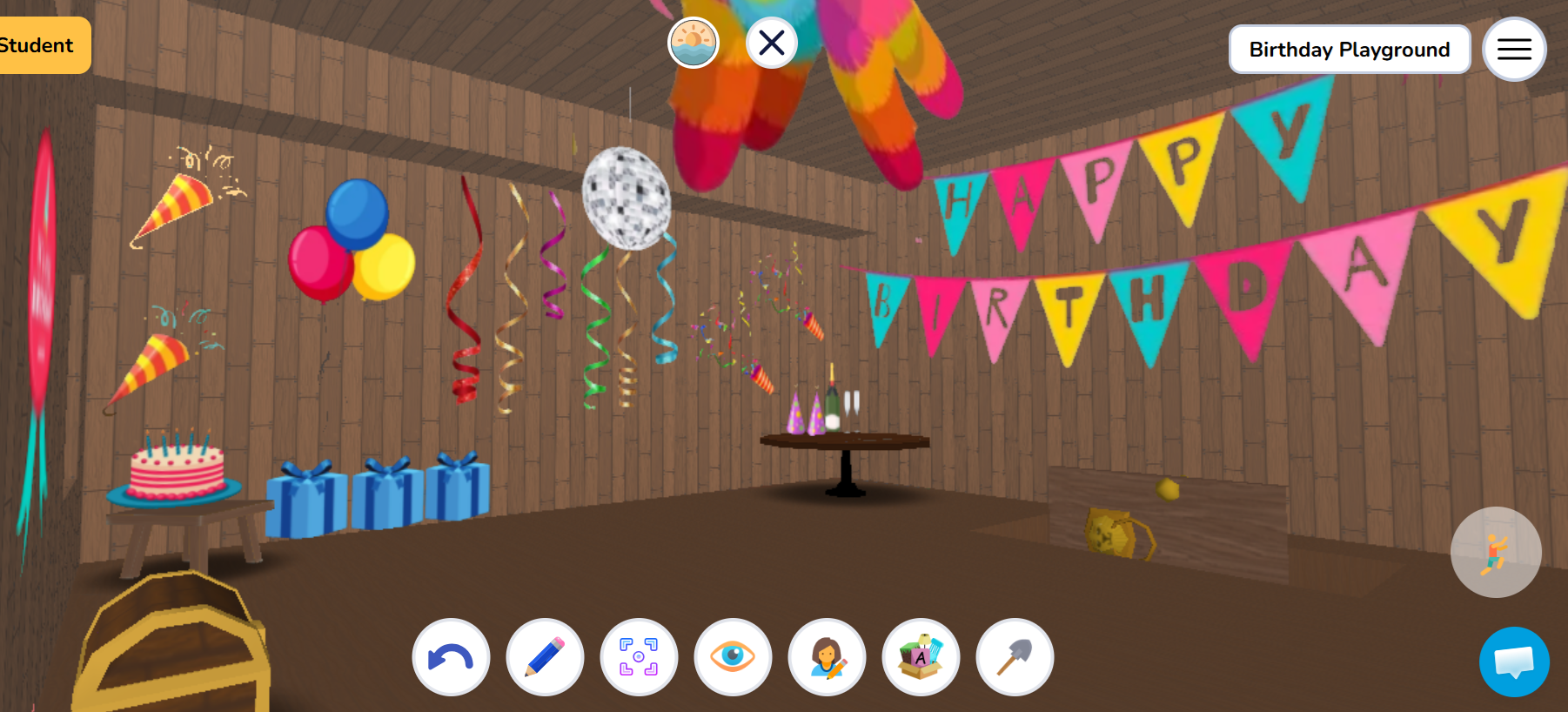Select the Shovel terrain tool
1568x712 pixels.
(x=1015, y=658)
